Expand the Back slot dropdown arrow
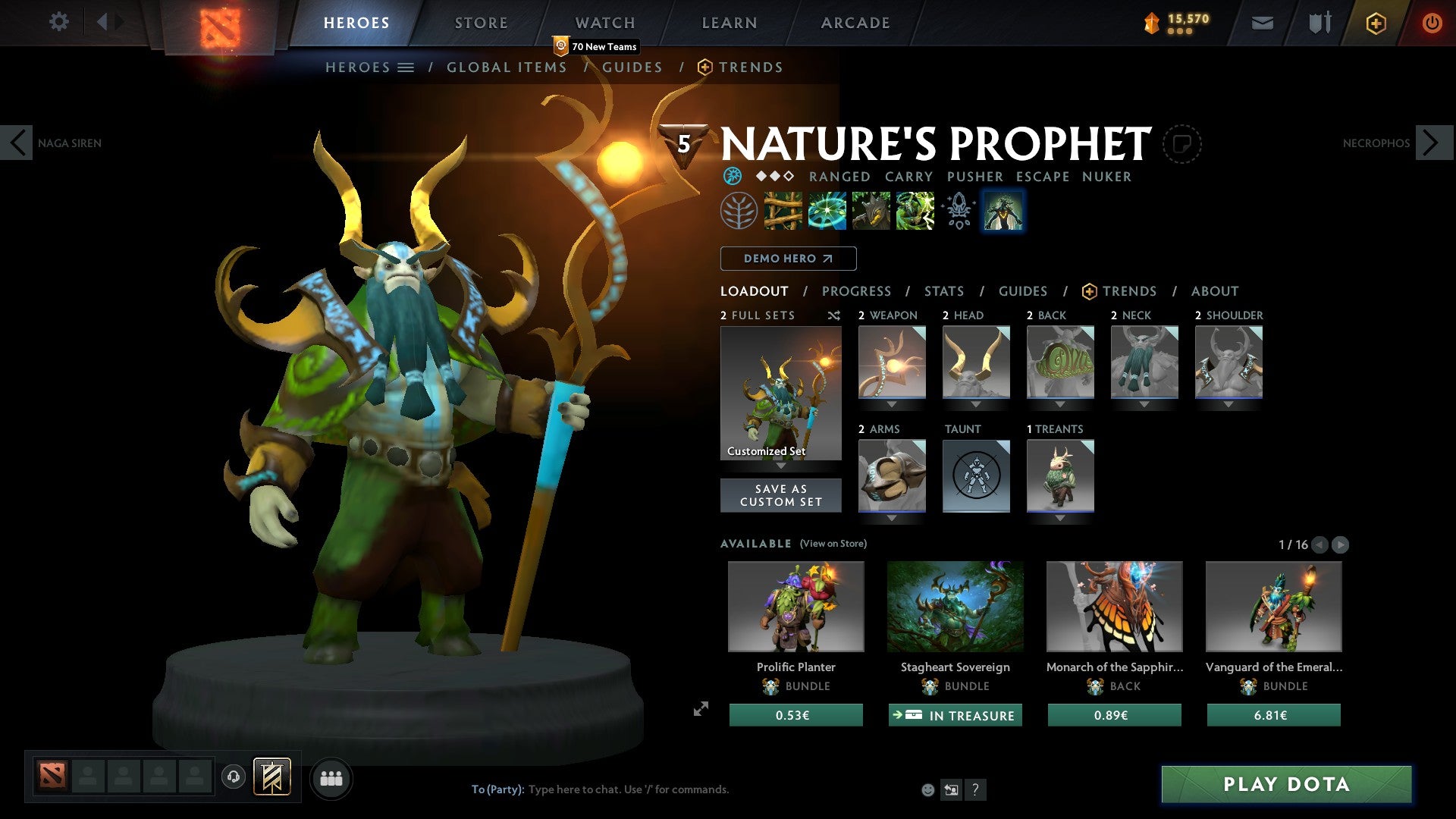This screenshot has width=1456, height=819. (1061, 403)
